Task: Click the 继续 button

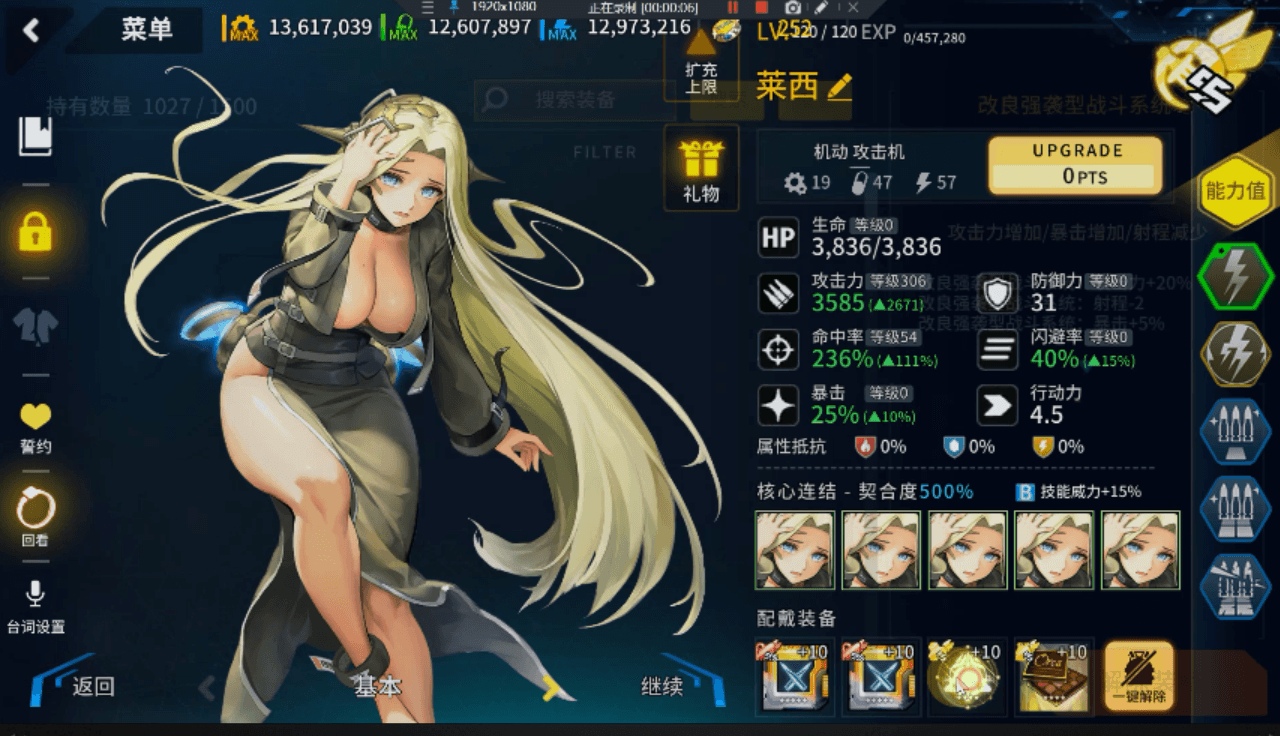Action: pos(662,686)
